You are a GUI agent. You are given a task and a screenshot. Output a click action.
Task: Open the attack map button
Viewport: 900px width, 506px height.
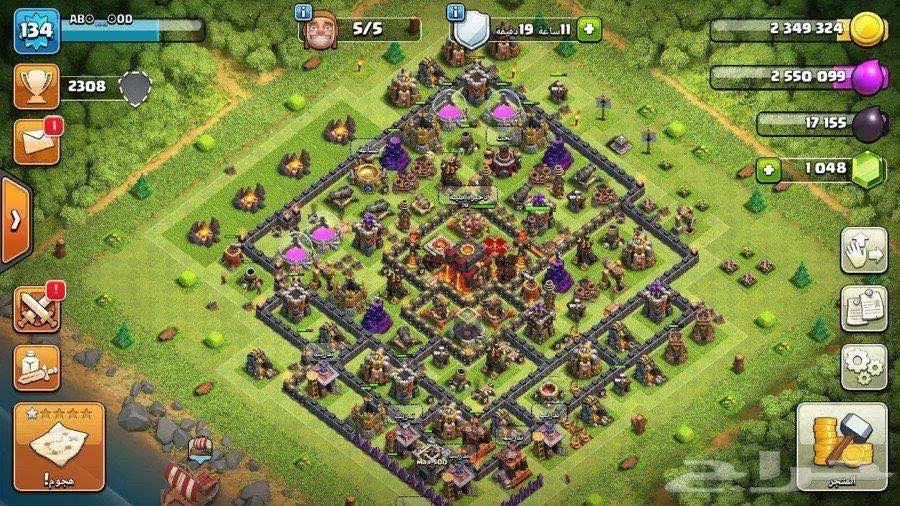59,443
